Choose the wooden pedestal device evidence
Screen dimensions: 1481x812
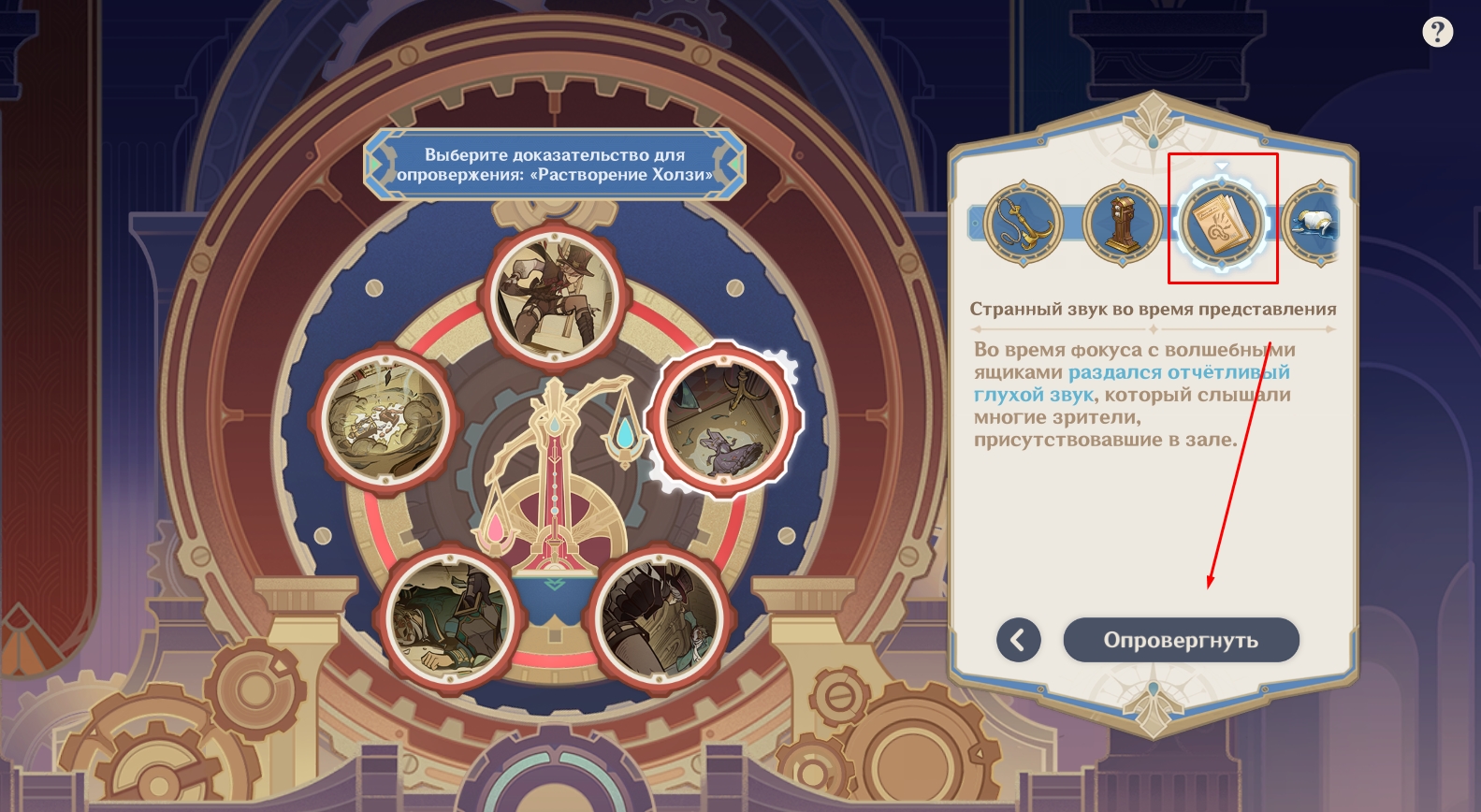tap(1123, 224)
